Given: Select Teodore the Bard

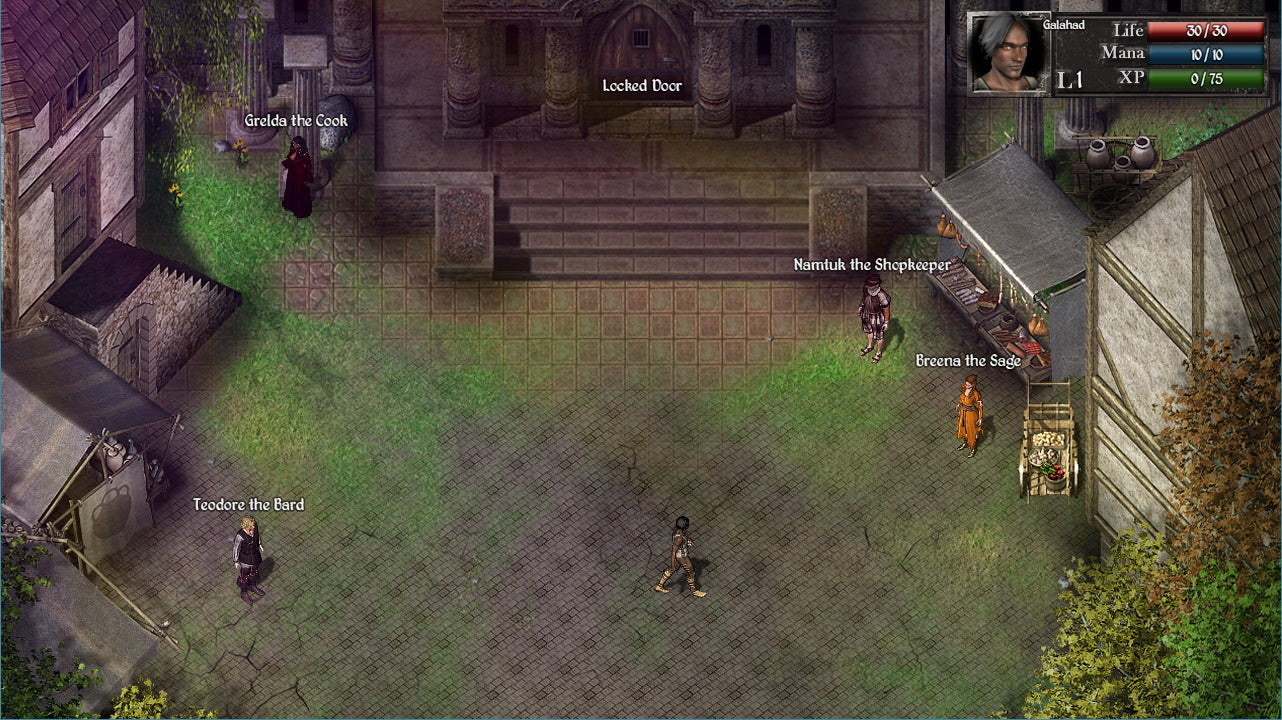Looking at the screenshot, I should [x=246, y=560].
